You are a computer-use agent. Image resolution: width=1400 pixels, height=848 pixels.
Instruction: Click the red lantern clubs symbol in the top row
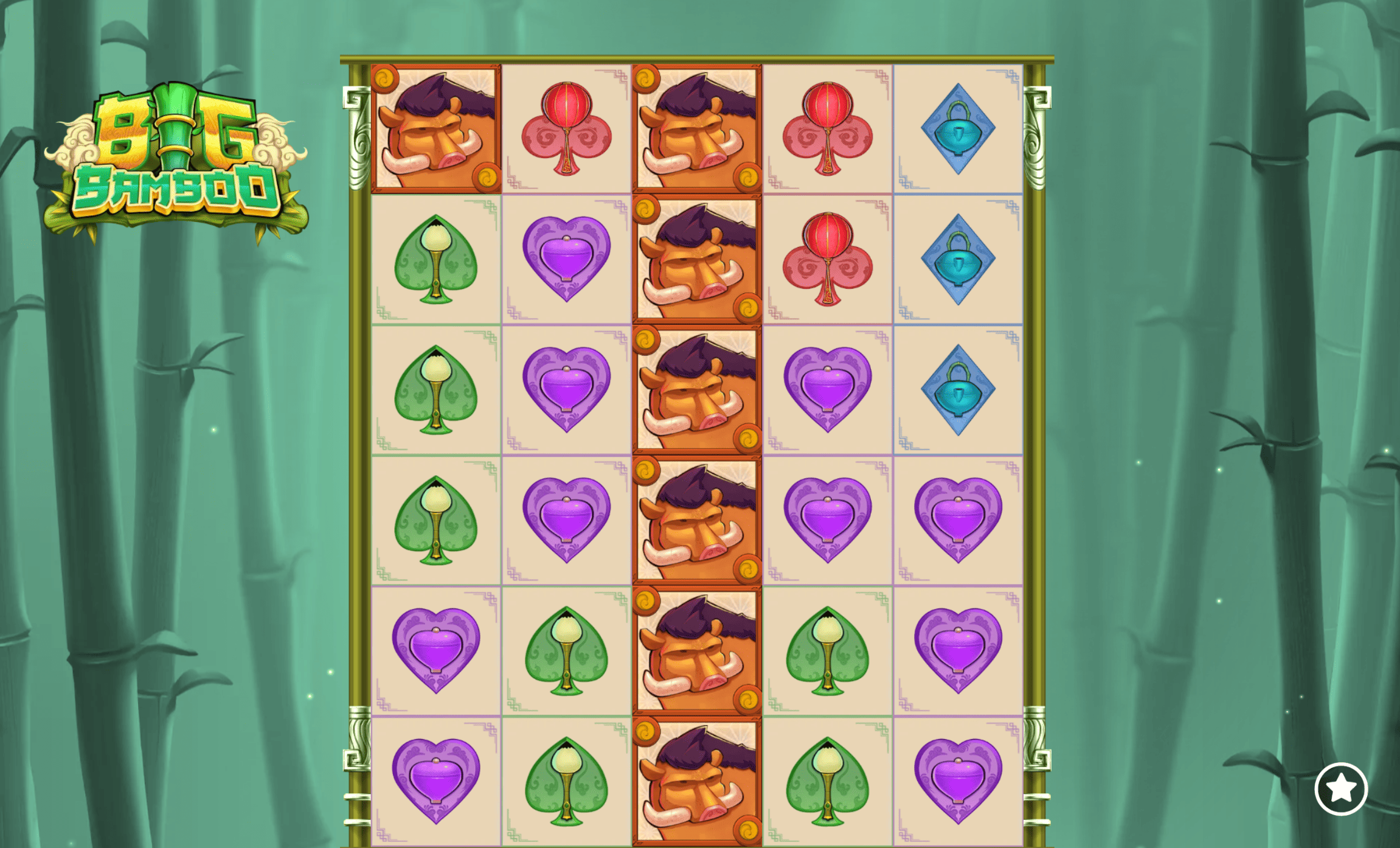[x=566, y=128]
